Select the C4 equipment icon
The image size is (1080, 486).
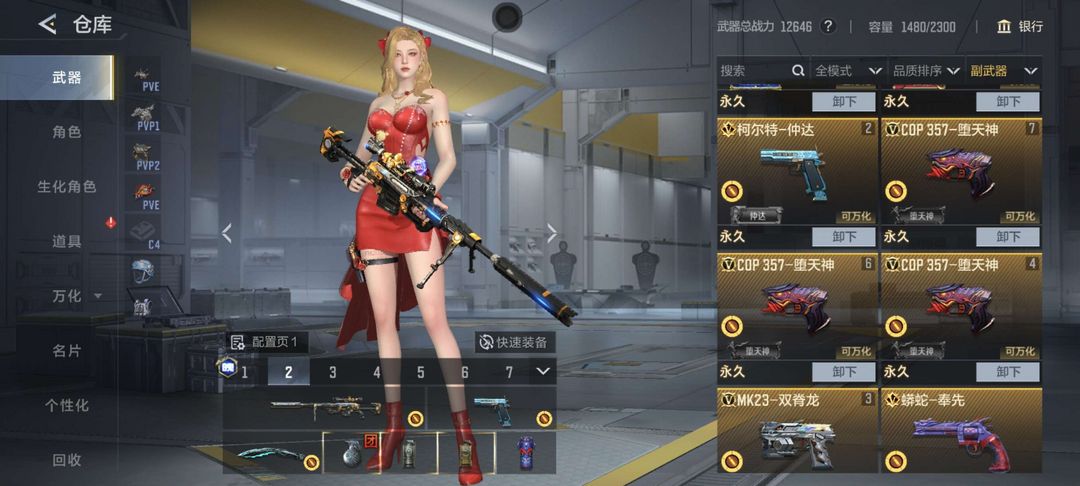point(144,234)
